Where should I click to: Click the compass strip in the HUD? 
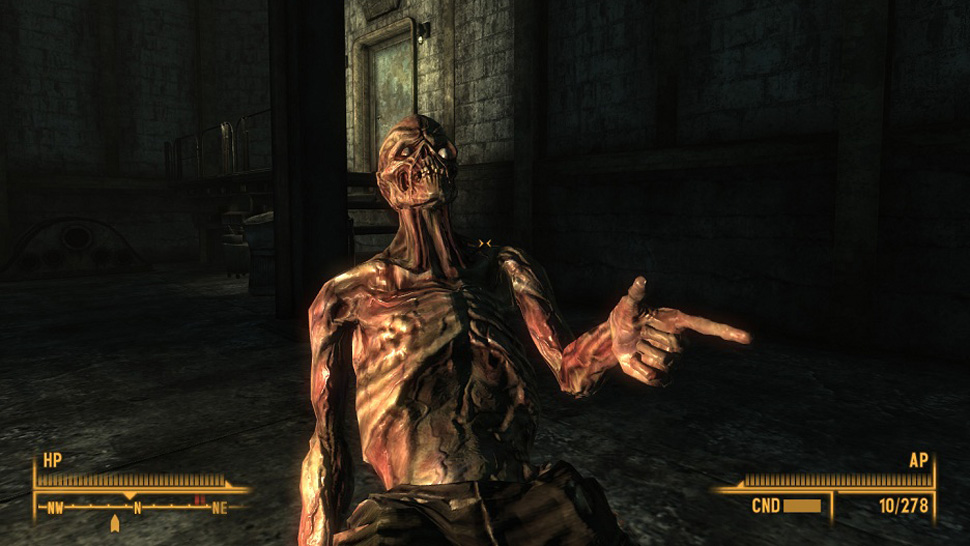138,507
